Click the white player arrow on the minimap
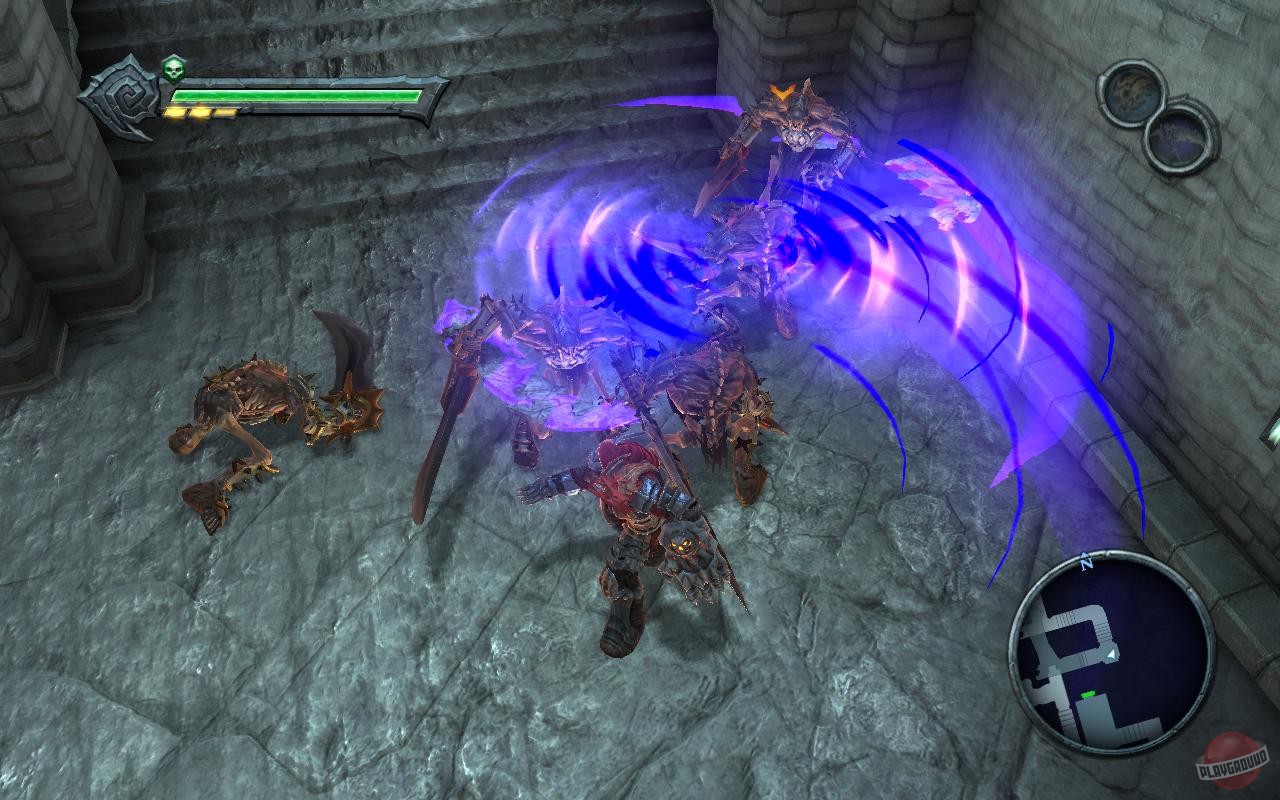Image resolution: width=1280 pixels, height=800 pixels. click(x=1110, y=654)
